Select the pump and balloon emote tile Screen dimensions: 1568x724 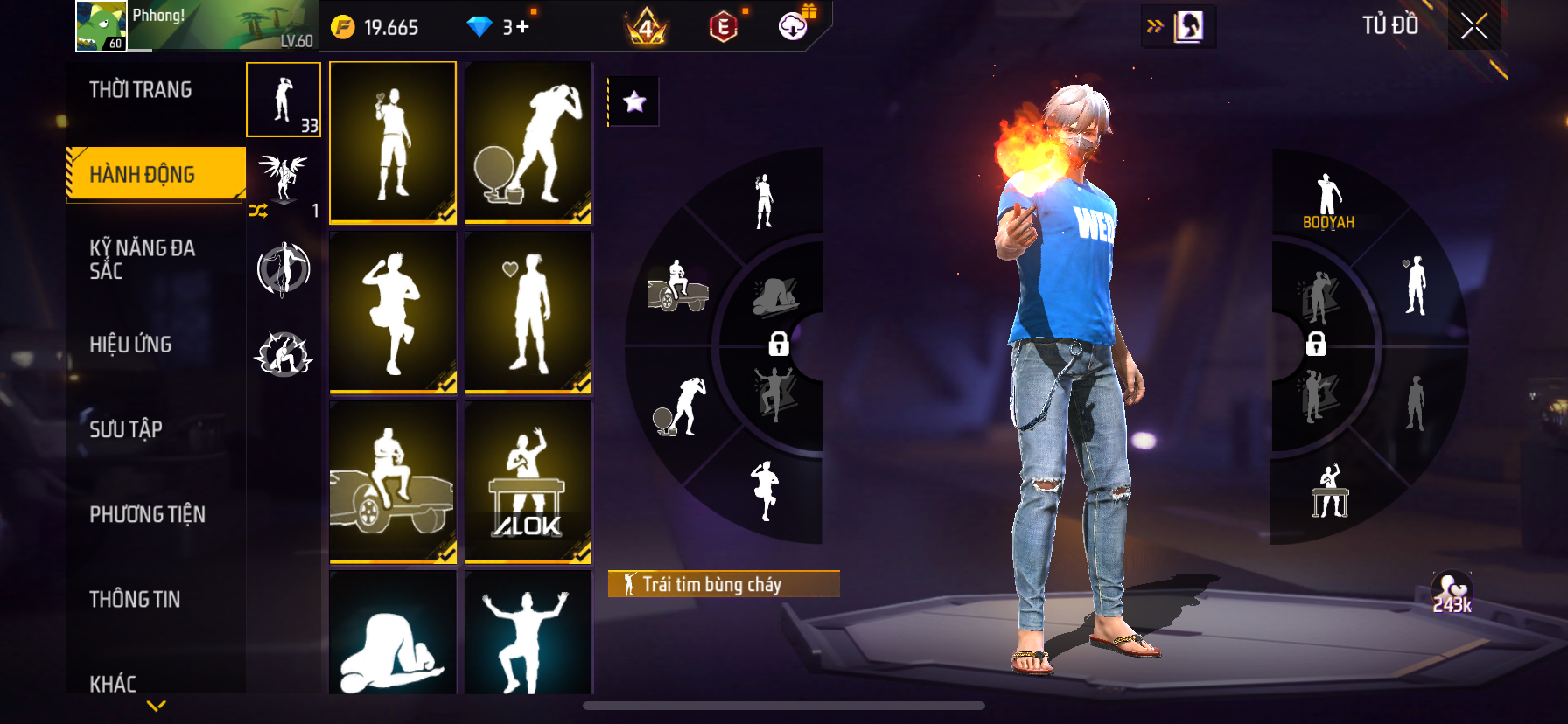(x=528, y=142)
